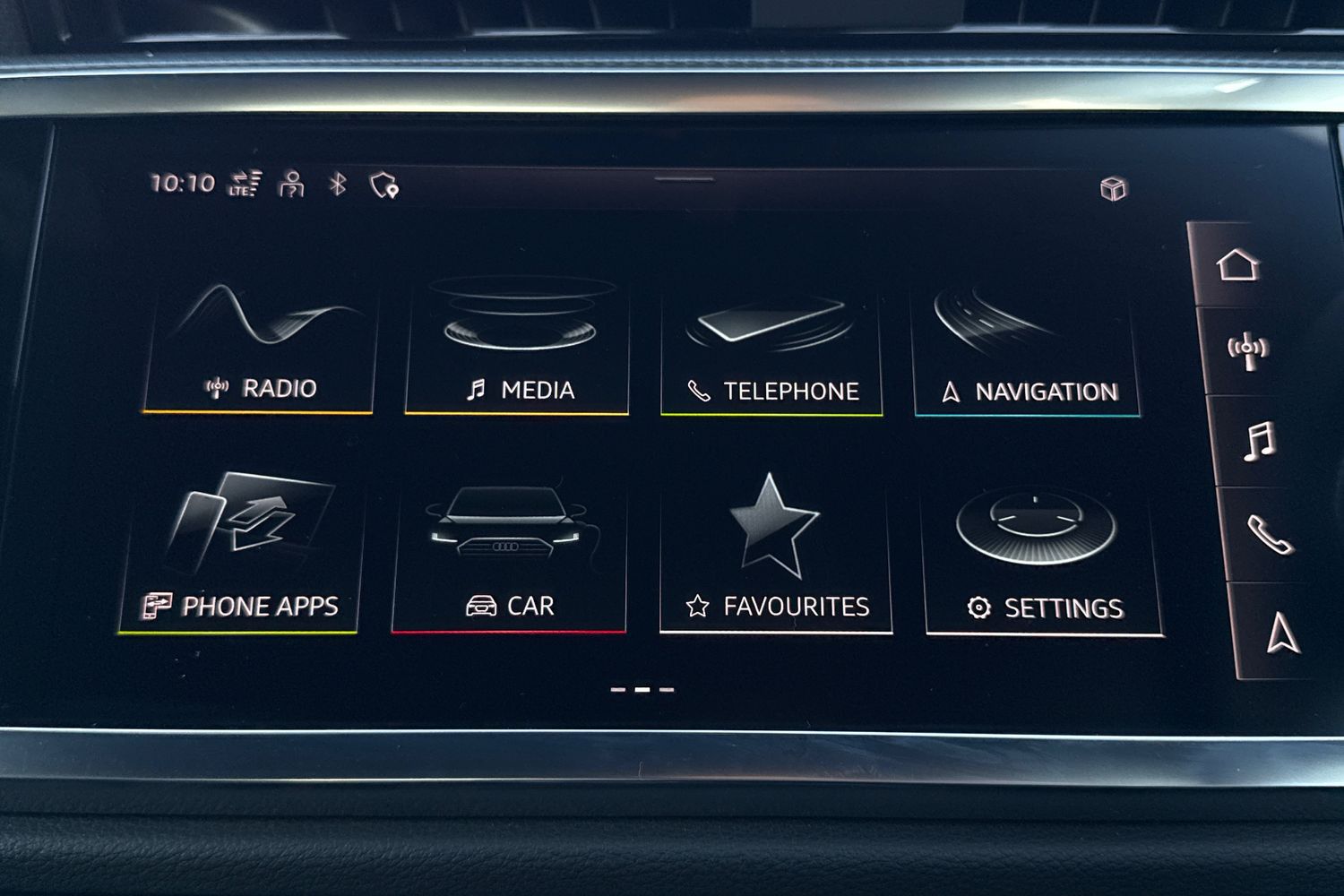Launch the Navigation tile
This screenshot has height=896, width=1344.
1027,354
